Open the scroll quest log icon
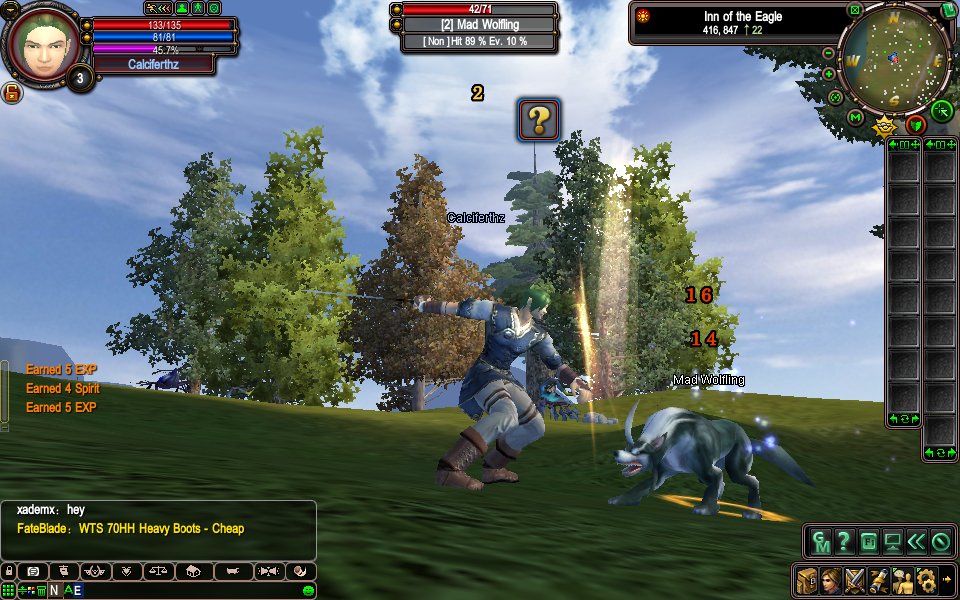This screenshot has width=960, height=600. pos(879,578)
